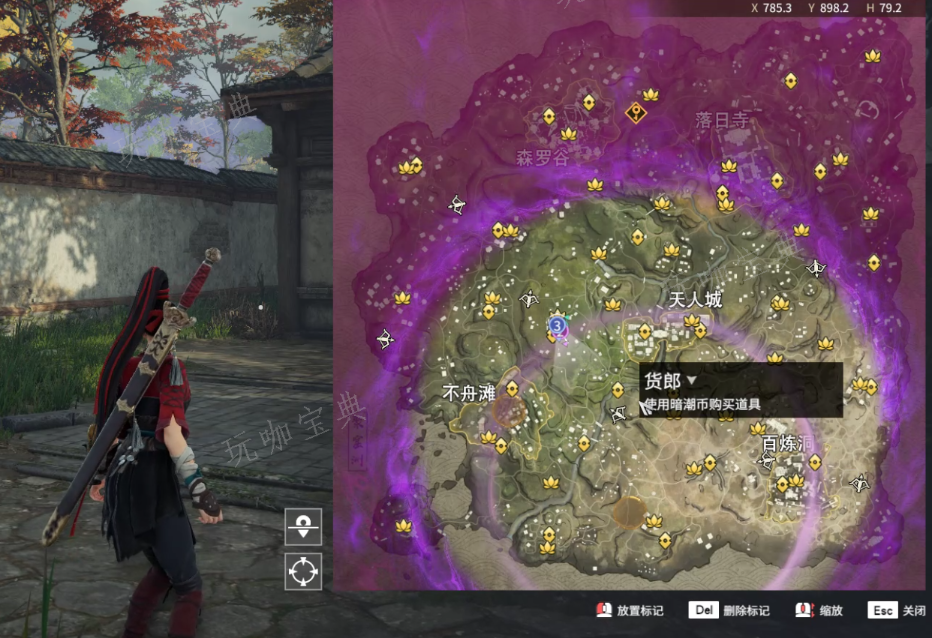Screen dimensions: 932x638
Task: Expand the 货郎 tooltip dropdown arrow
Action: (x=691, y=381)
